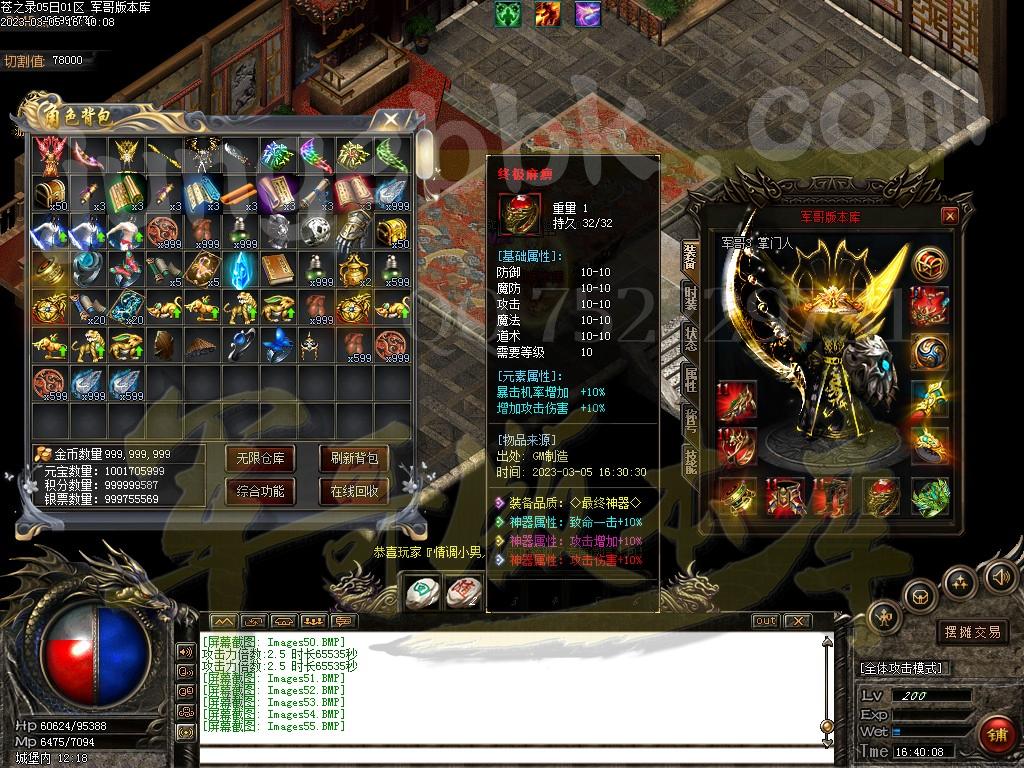Open the 综合功能 general functions menu

point(260,491)
